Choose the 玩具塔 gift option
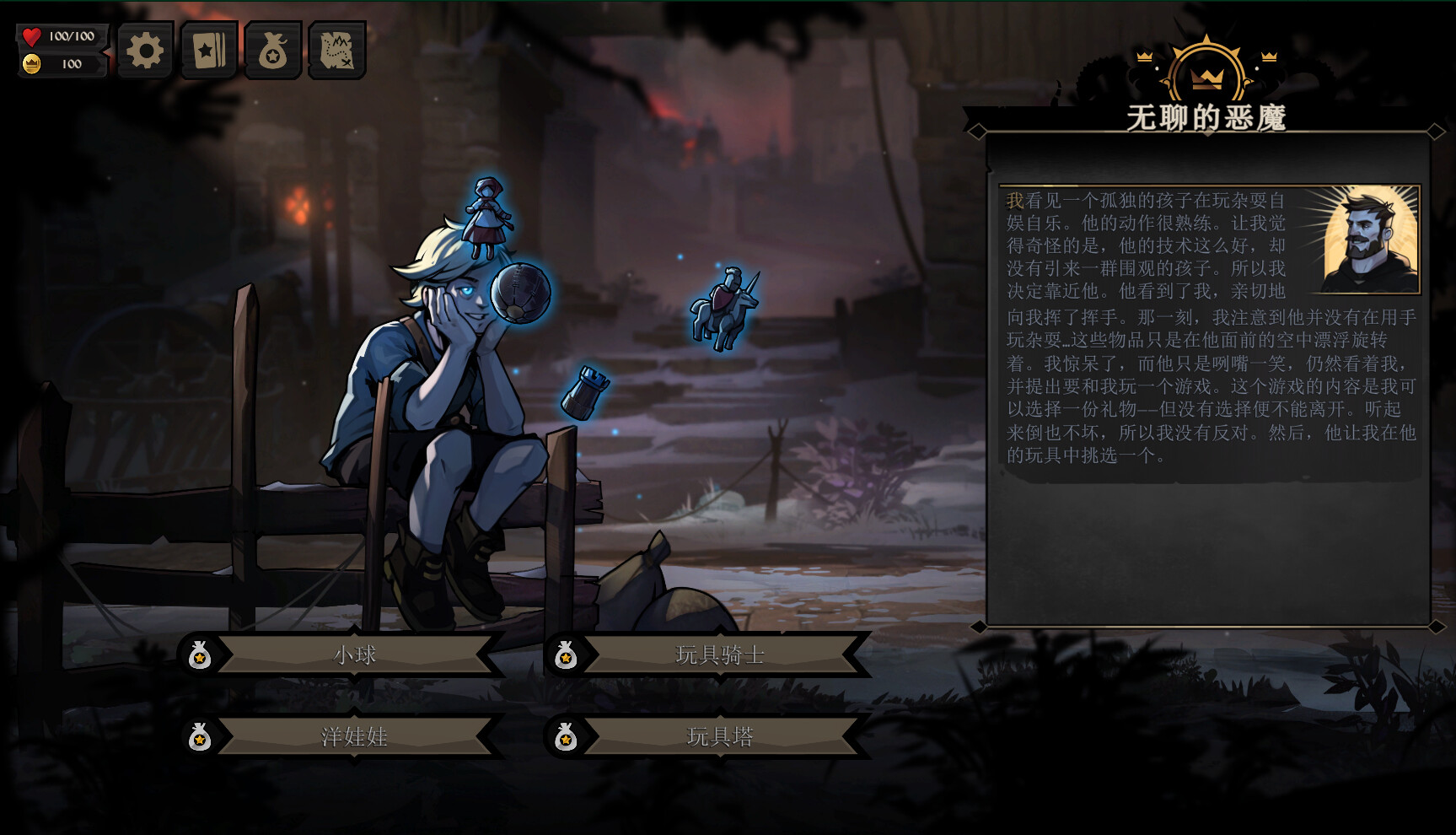The height and width of the screenshot is (835, 1456). pyautogui.click(x=719, y=736)
